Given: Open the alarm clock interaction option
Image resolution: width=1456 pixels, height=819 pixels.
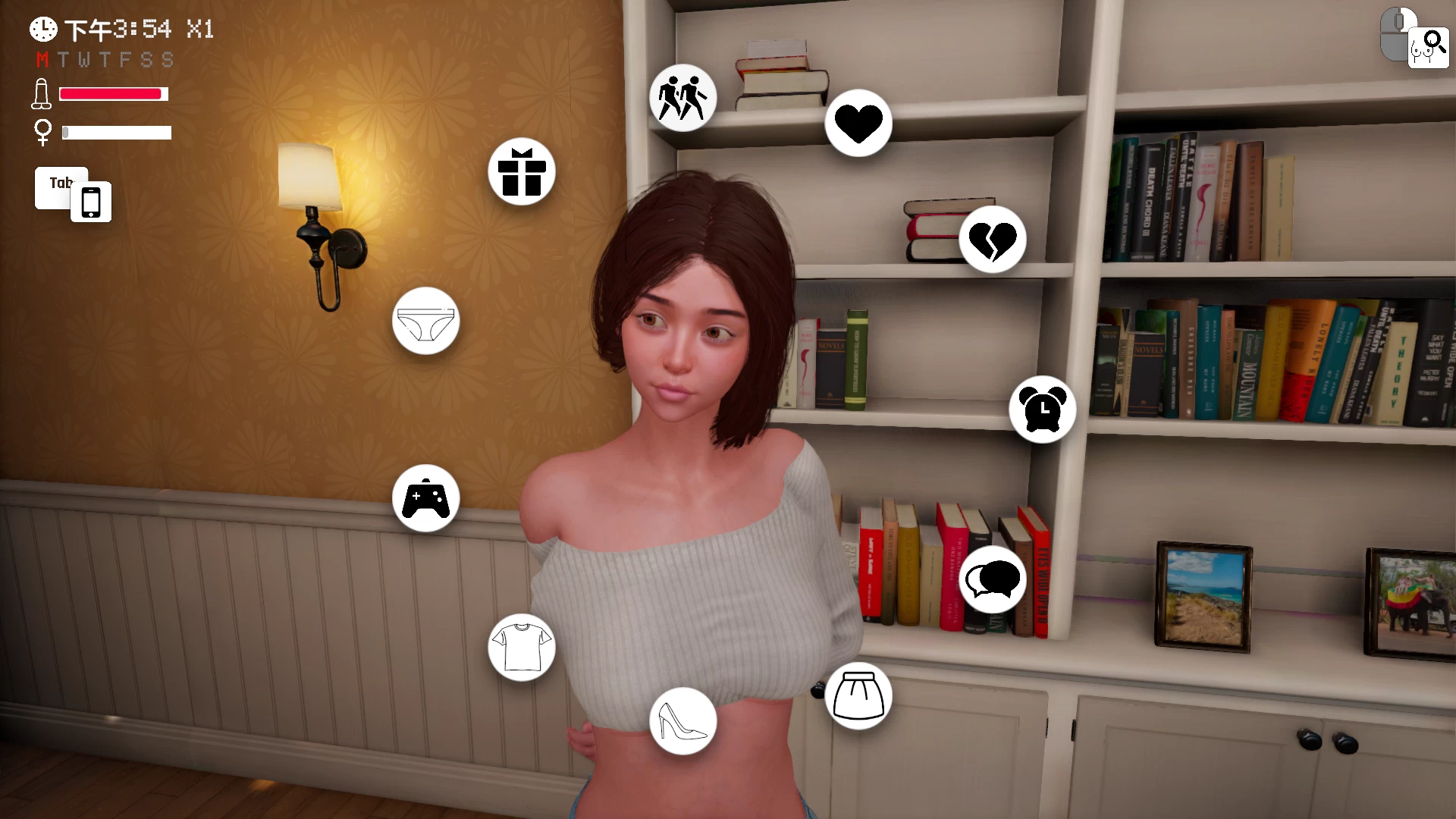Looking at the screenshot, I should (1043, 409).
